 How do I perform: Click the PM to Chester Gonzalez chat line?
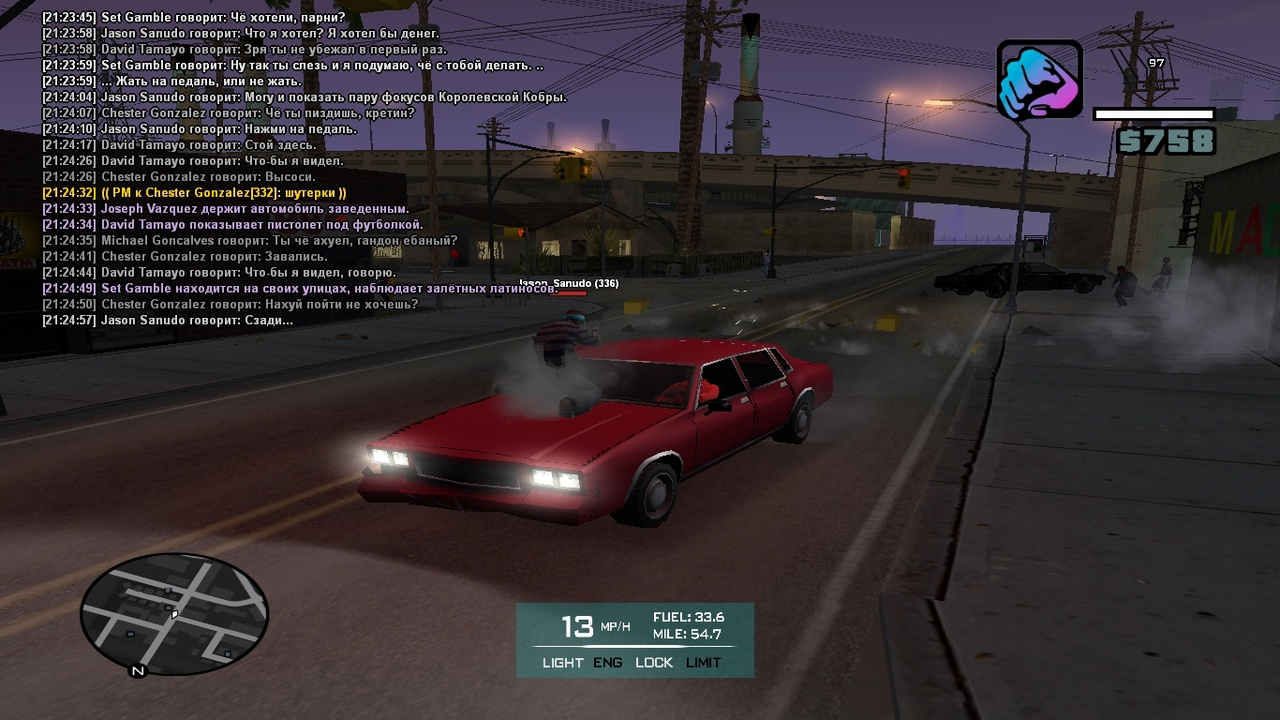(x=194, y=193)
